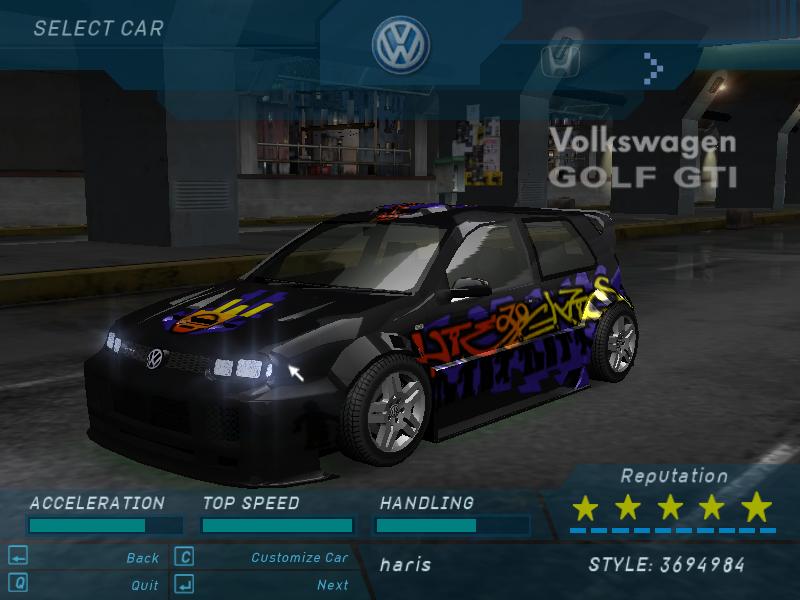Screen dimensions: 800x600
Task: Select the Next option
Action: pos(332,585)
